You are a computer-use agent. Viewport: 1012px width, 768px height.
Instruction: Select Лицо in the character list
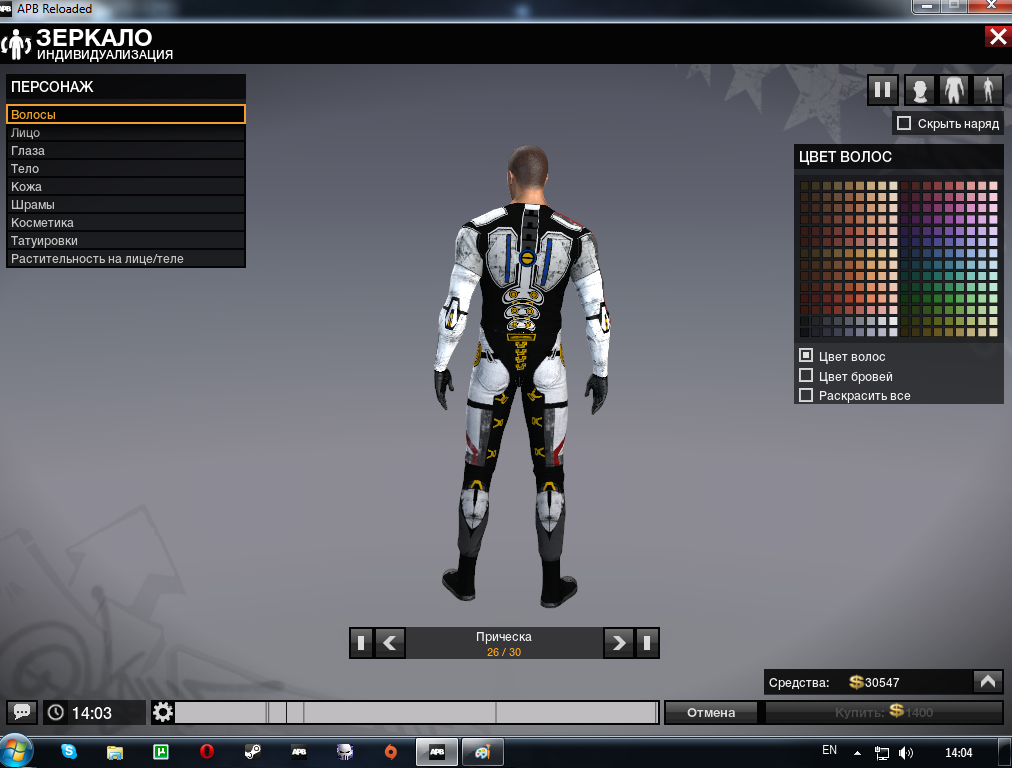pyautogui.click(x=125, y=133)
